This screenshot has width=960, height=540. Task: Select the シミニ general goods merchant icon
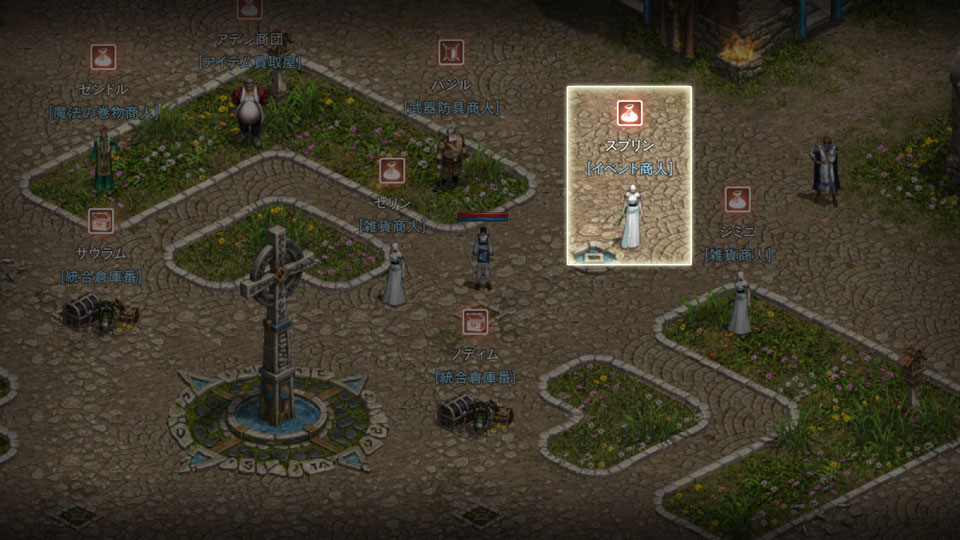[738, 199]
